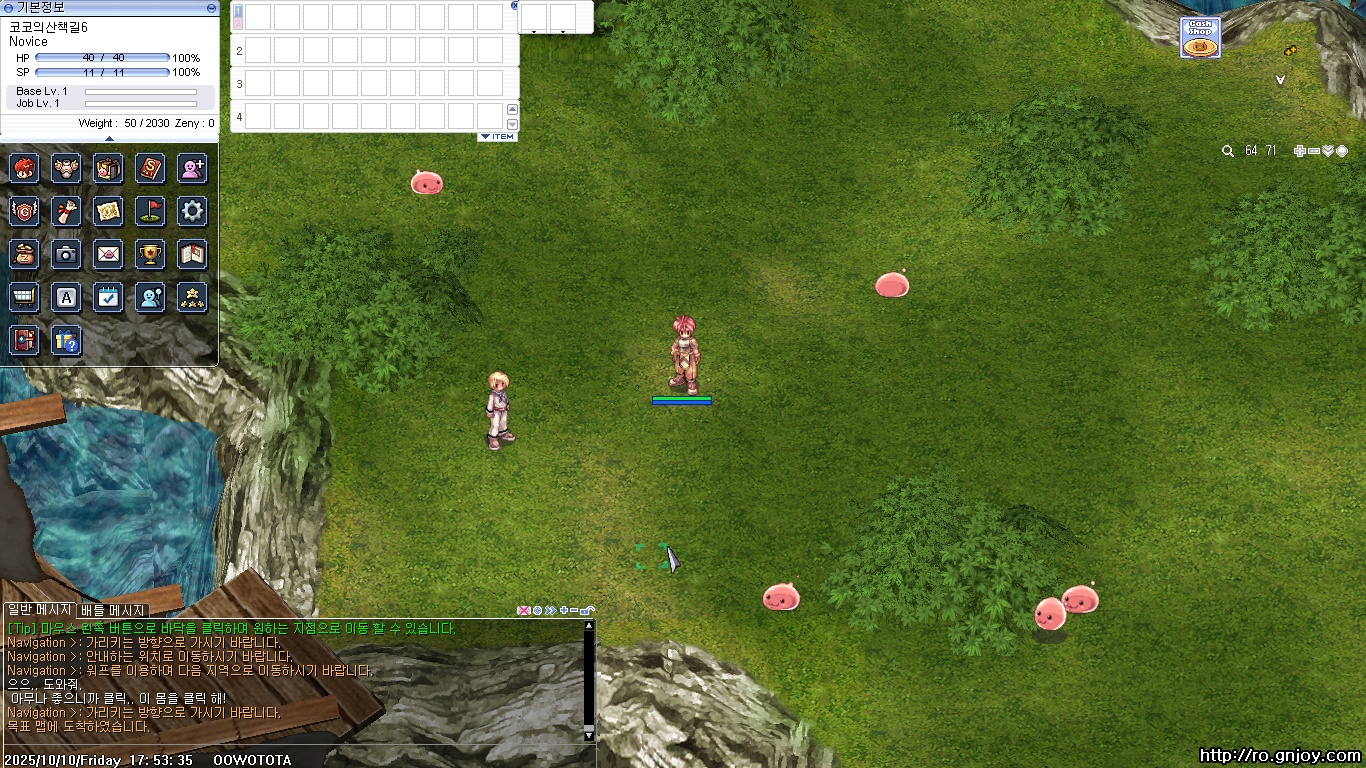Image resolution: width=1366 pixels, height=768 pixels.
Task: Open the skill book with S
Action: [150, 168]
